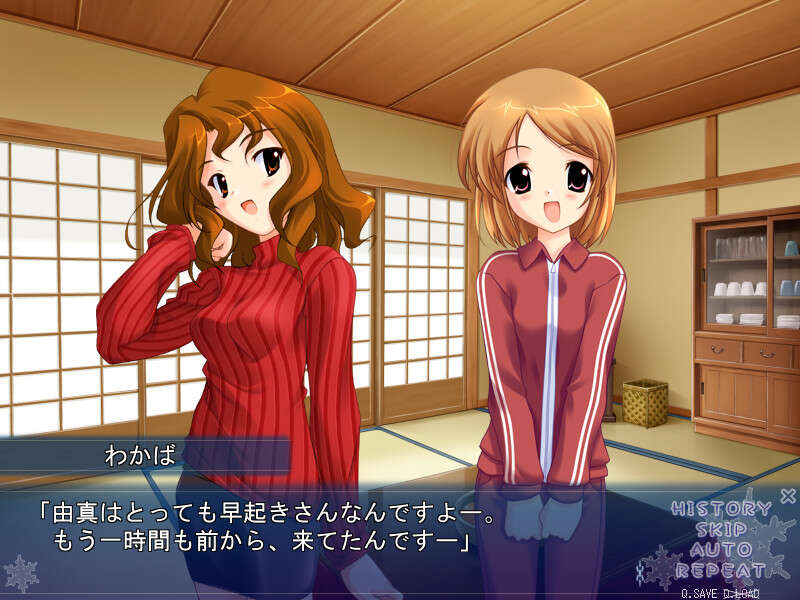800x600 pixels.
Task: Activate SKIP mode
Action: (721, 530)
